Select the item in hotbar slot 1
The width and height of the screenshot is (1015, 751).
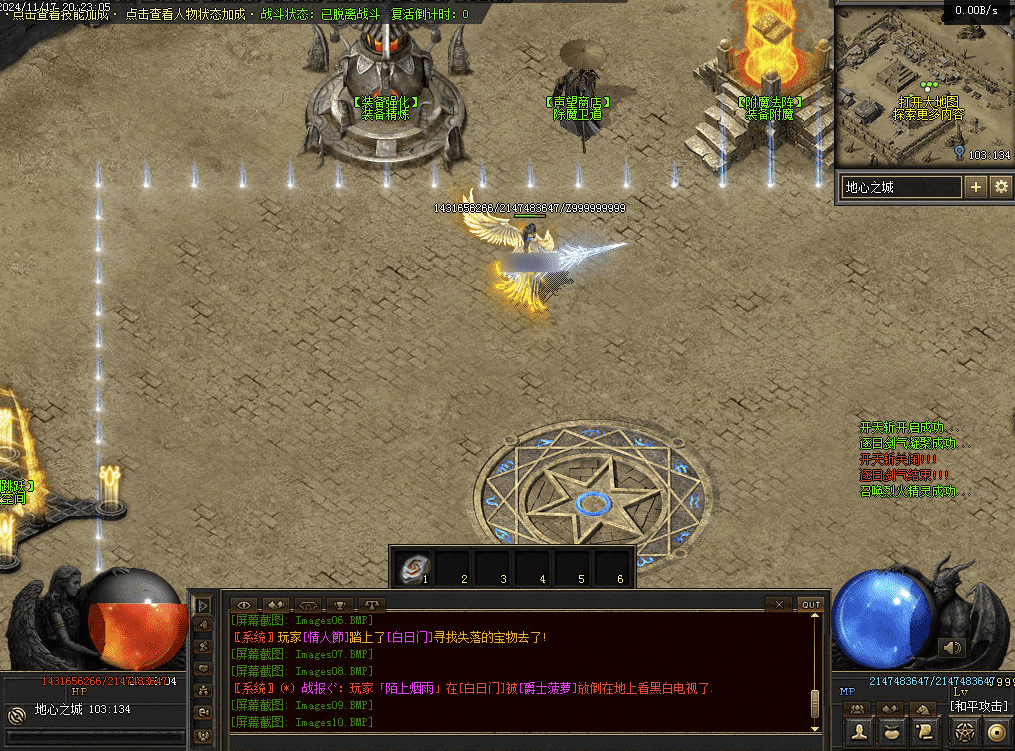[x=414, y=569]
